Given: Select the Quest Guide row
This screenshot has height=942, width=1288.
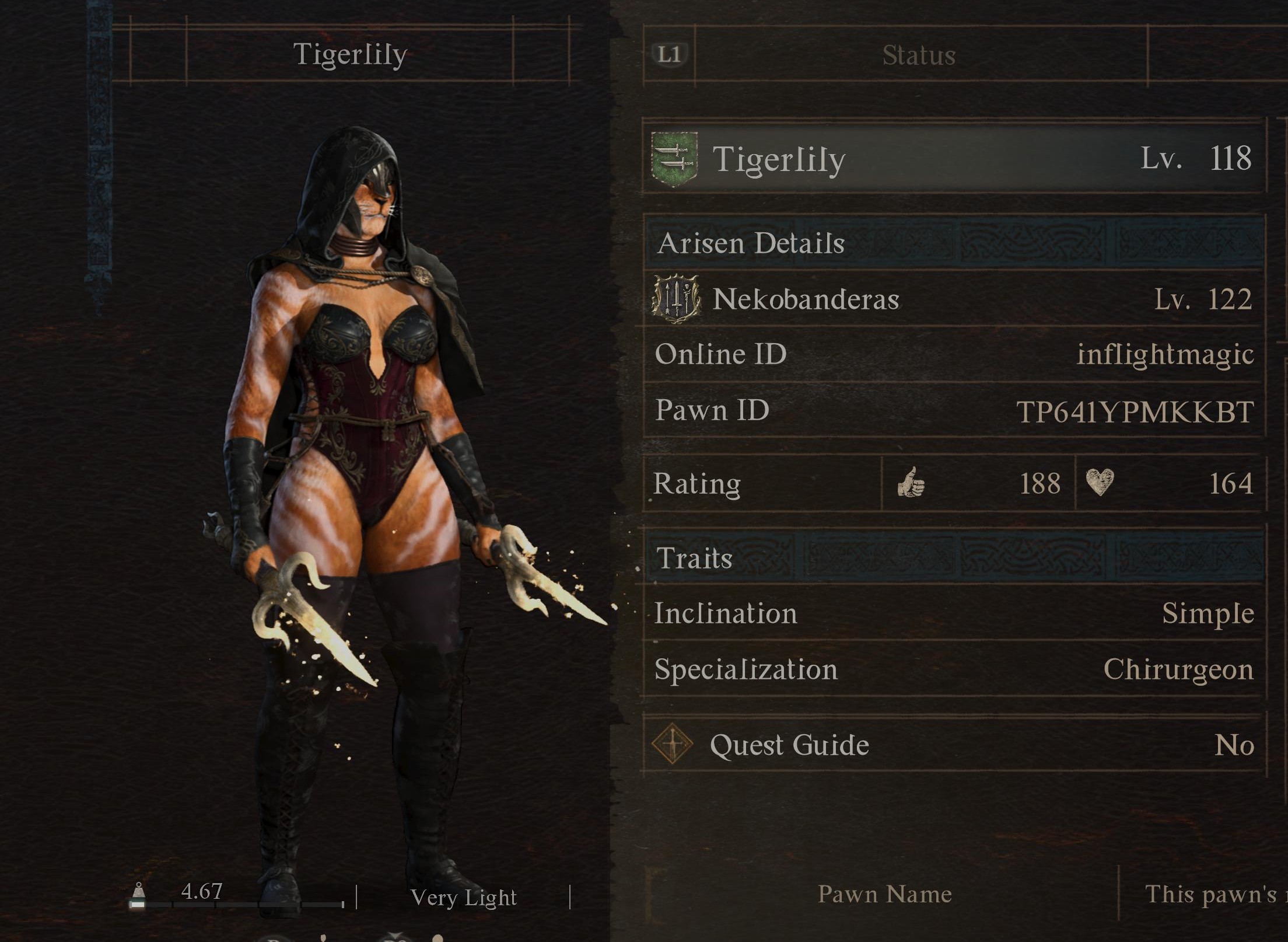Looking at the screenshot, I should click(x=954, y=745).
